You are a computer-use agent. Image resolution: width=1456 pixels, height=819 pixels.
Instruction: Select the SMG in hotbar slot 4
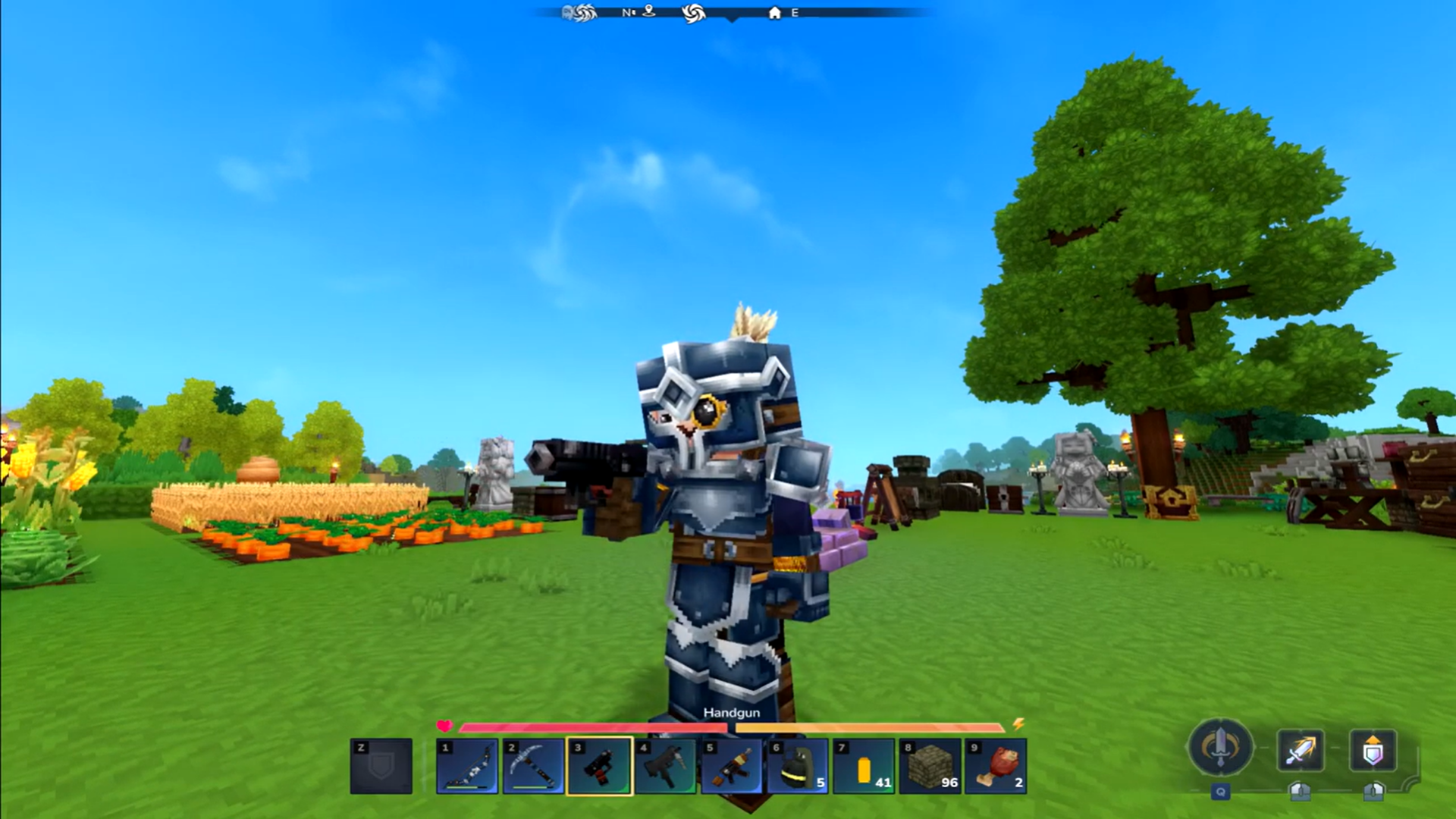pos(664,766)
